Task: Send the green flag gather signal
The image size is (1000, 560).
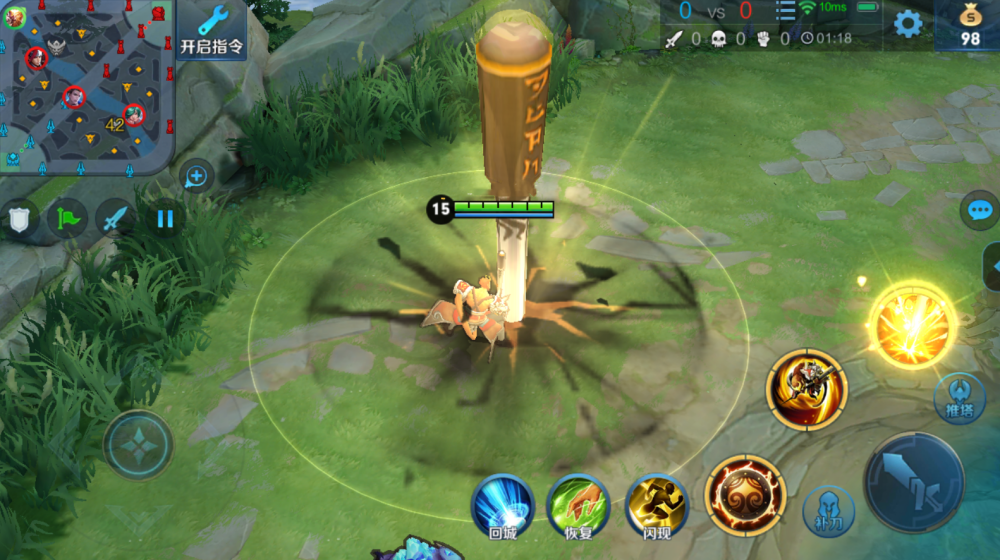Action: point(68,219)
